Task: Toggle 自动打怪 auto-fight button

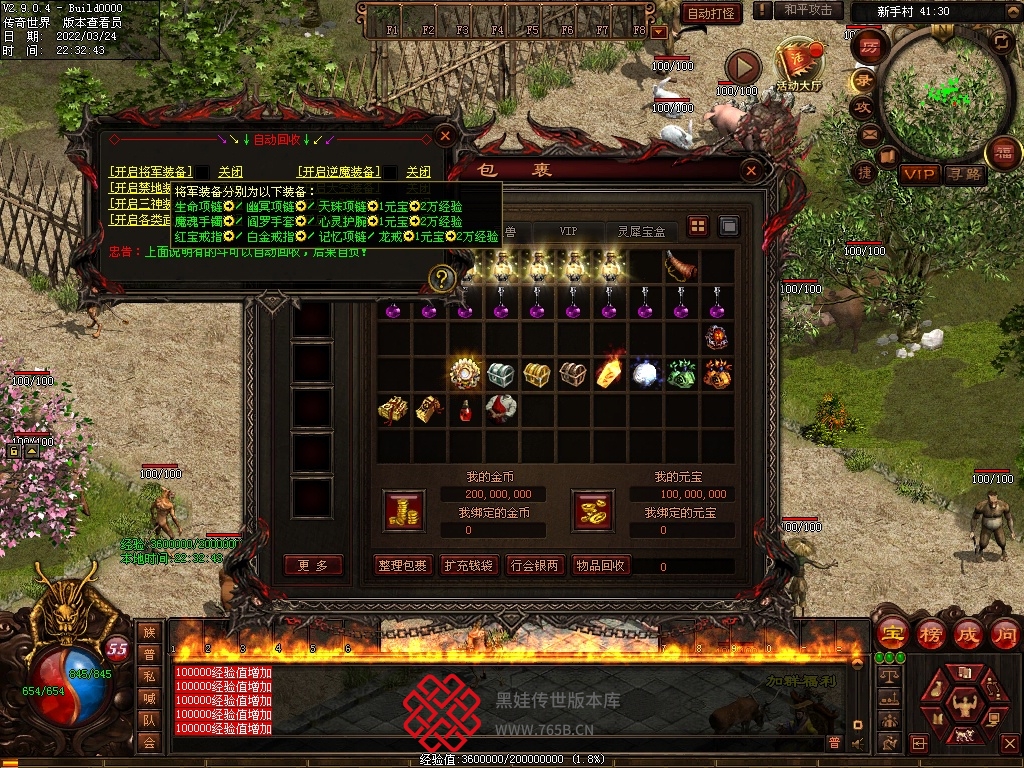Action: click(x=711, y=13)
